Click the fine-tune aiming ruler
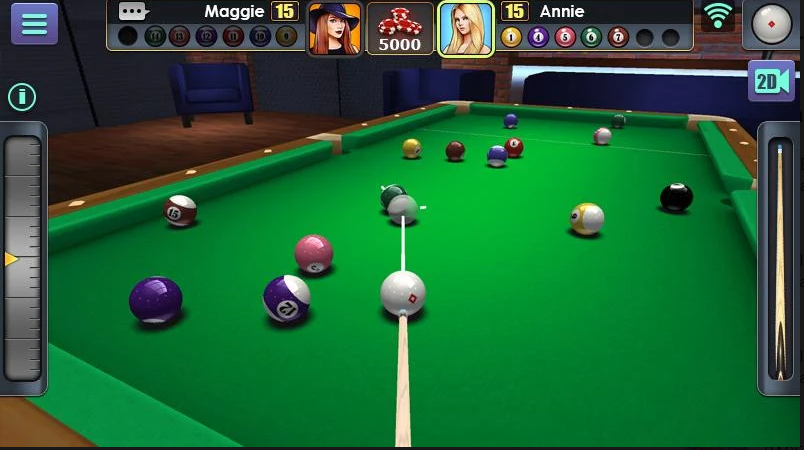The width and height of the screenshot is (804, 450). [23, 260]
